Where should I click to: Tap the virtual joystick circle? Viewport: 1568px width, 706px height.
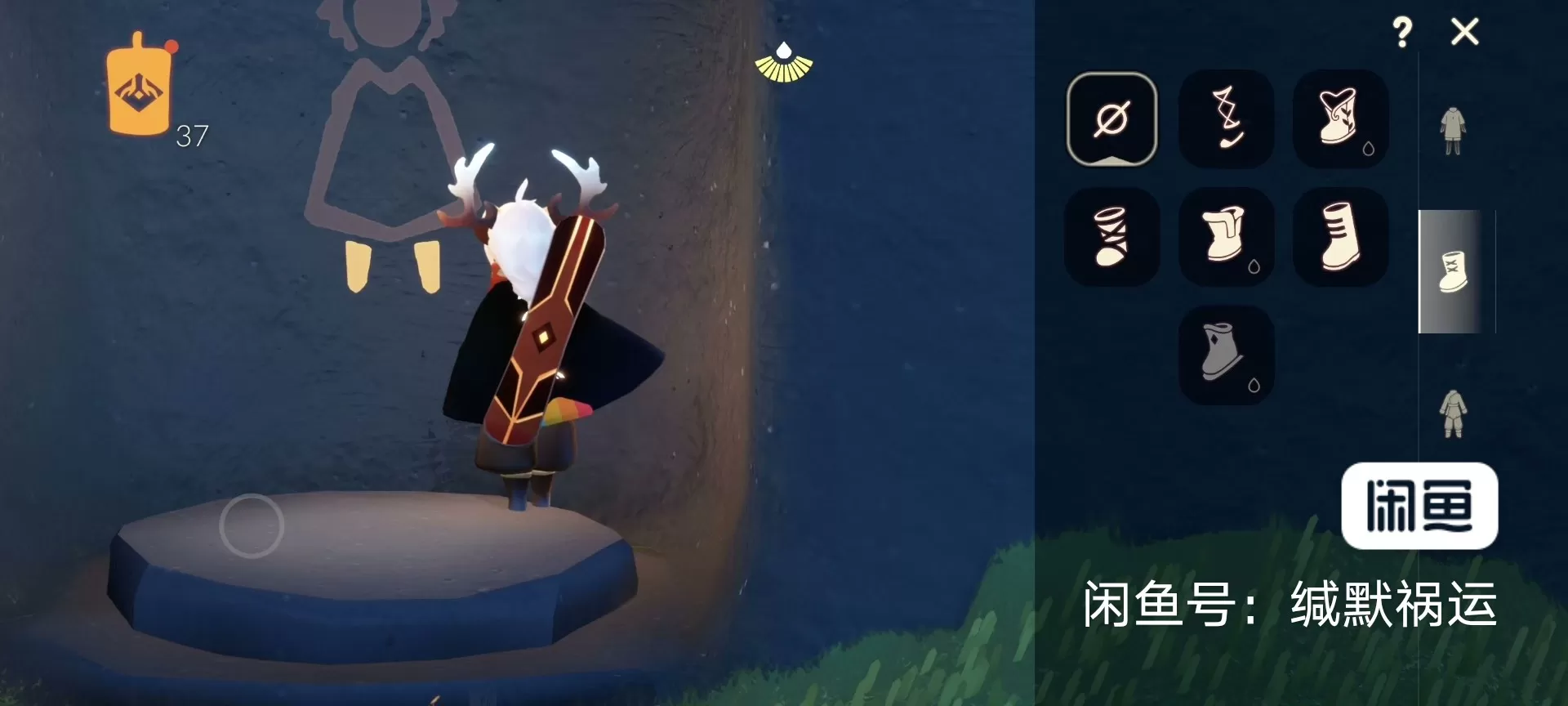(252, 525)
